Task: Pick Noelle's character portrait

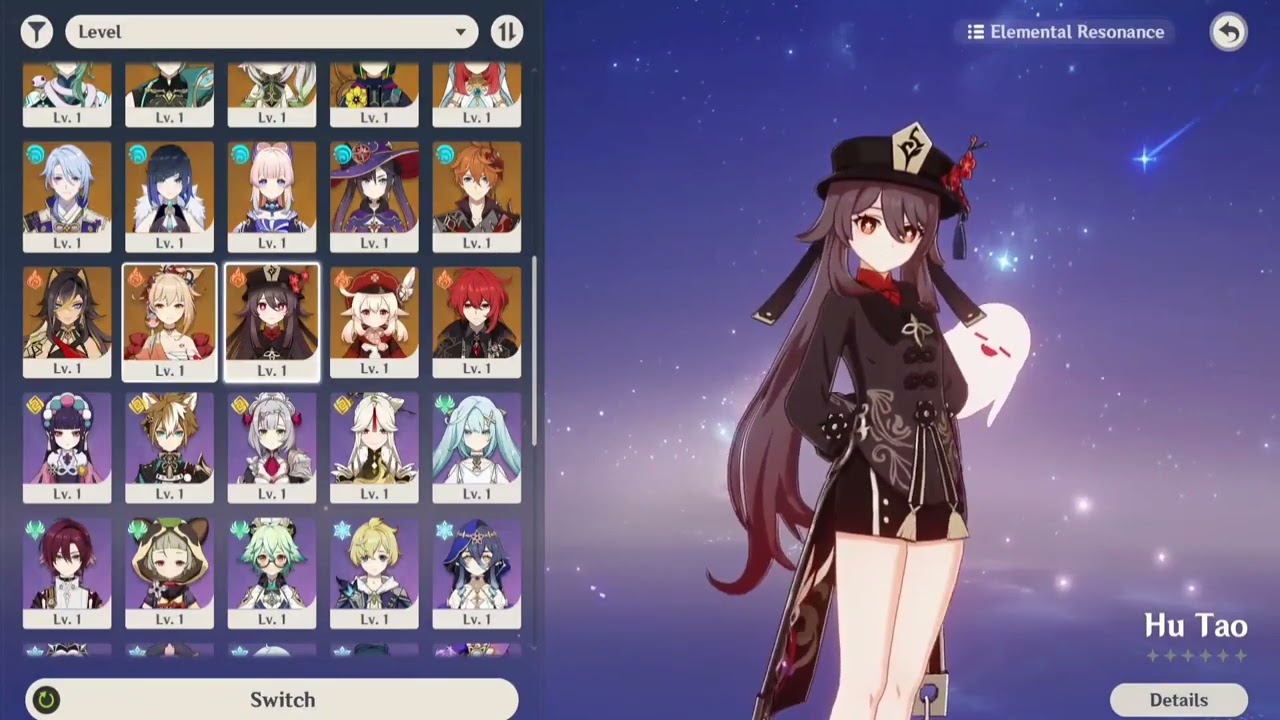Action: tap(272, 445)
